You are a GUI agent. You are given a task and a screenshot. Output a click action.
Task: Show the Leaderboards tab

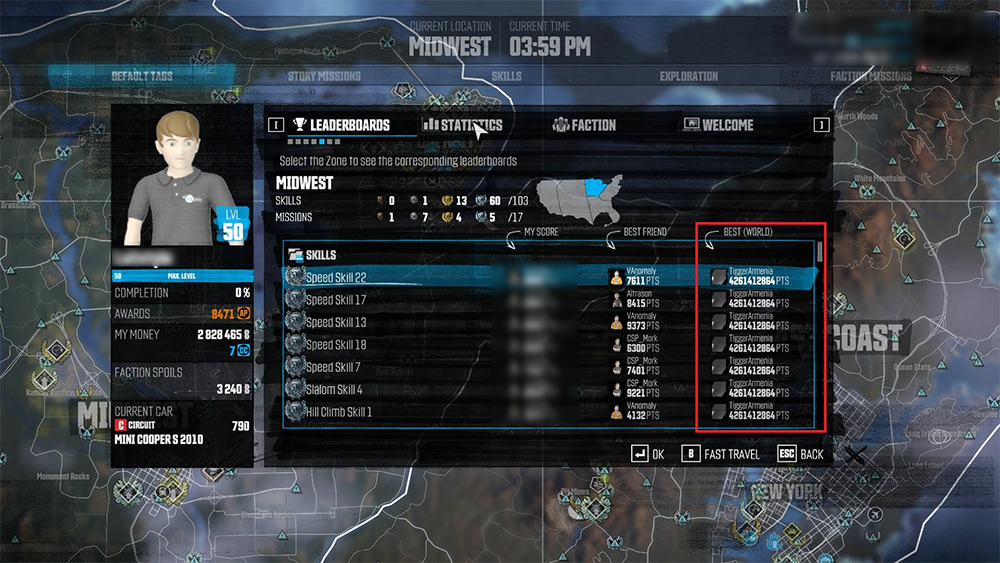coord(340,125)
